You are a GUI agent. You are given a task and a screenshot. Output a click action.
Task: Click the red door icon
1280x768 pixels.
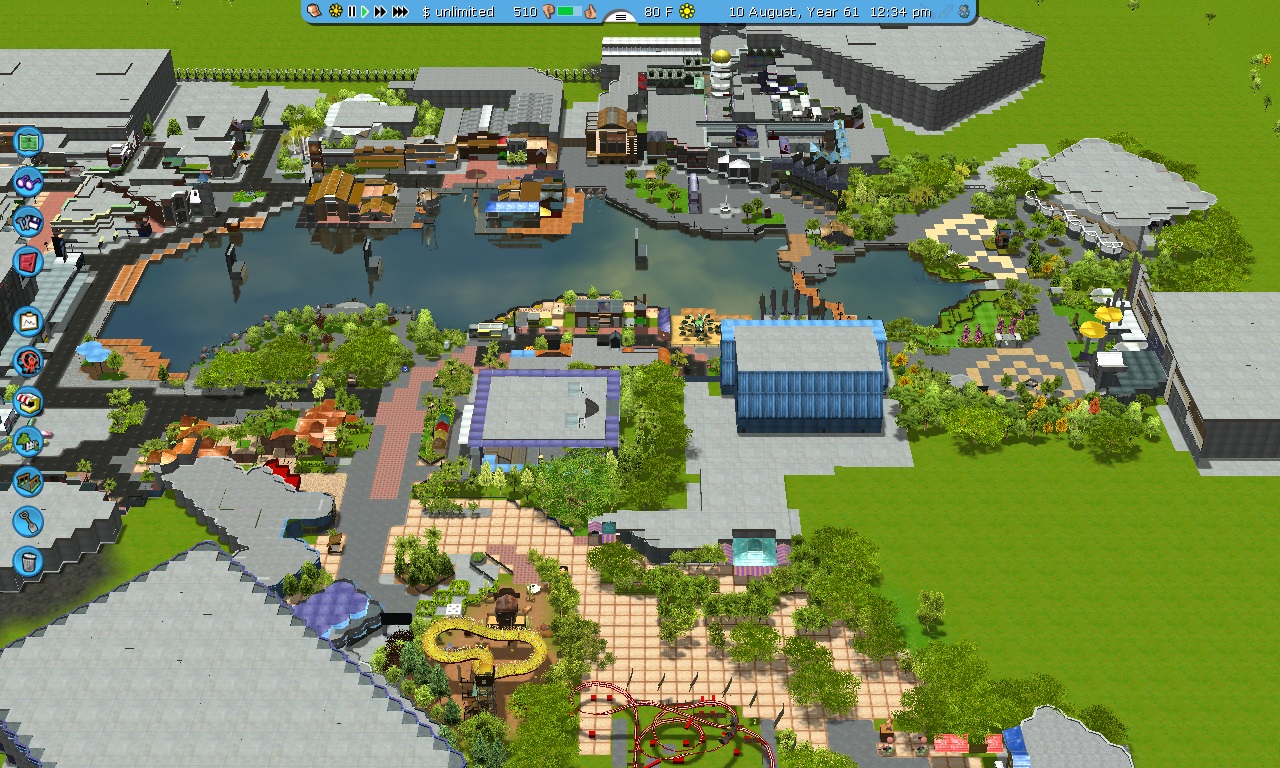click(x=28, y=262)
